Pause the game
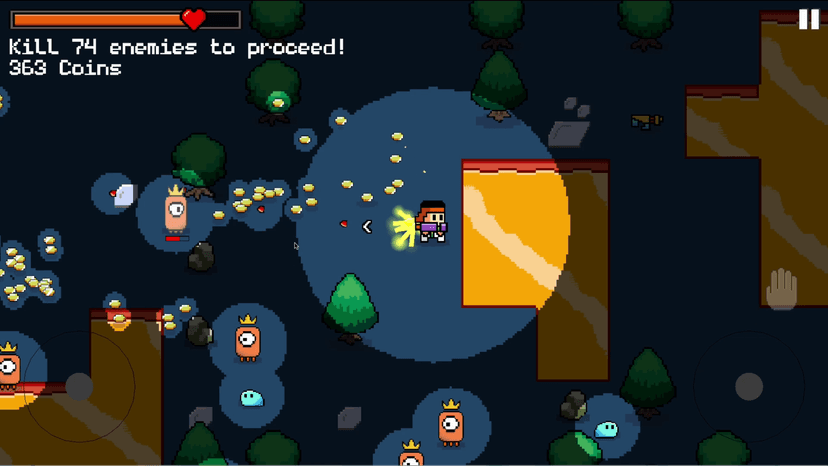Viewport: 828px width, 466px height. point(808,19)
